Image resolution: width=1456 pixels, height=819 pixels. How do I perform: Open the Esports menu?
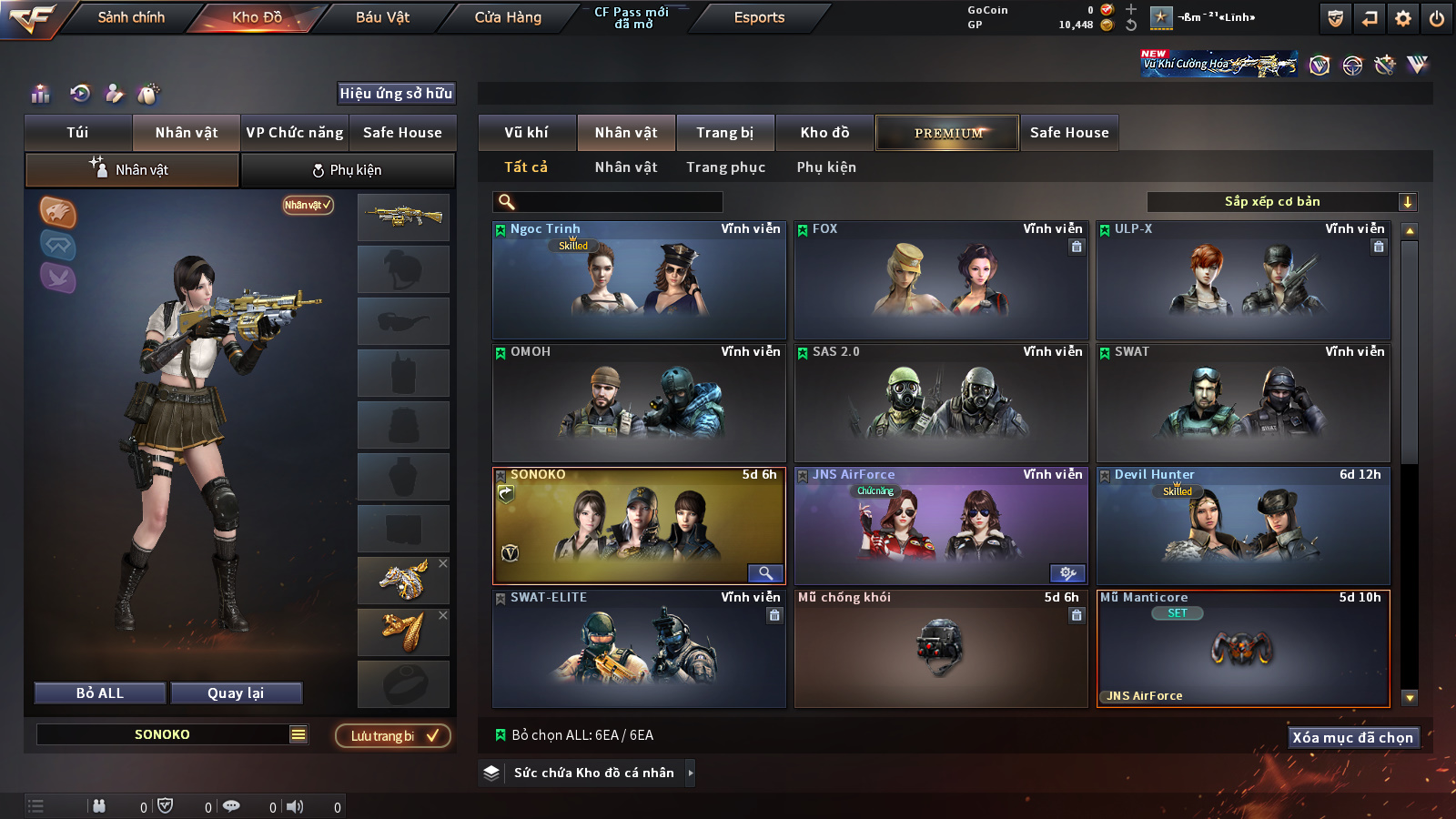tap(759, 17)
